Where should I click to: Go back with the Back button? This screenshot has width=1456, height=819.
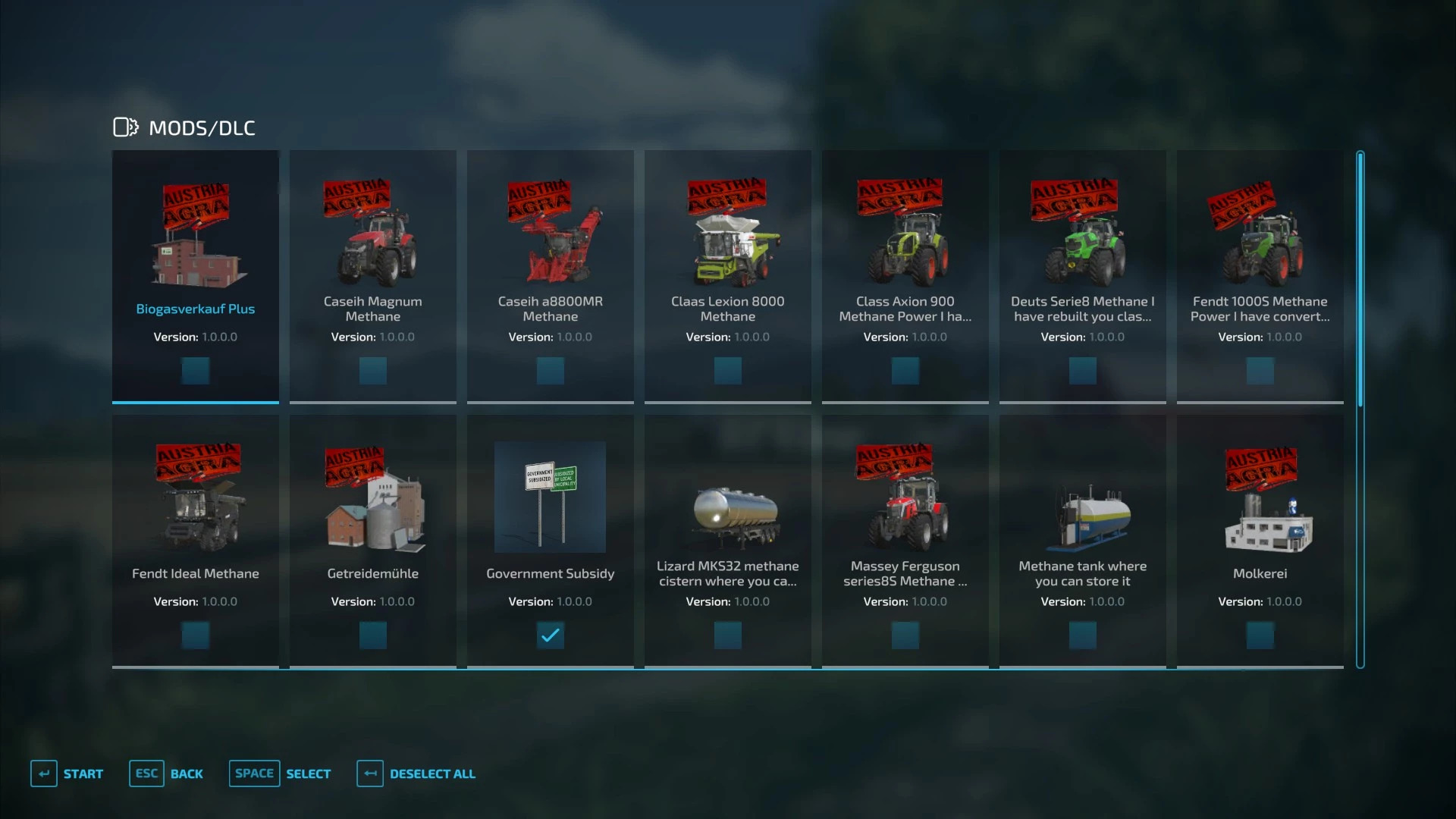tap(167, 773)
